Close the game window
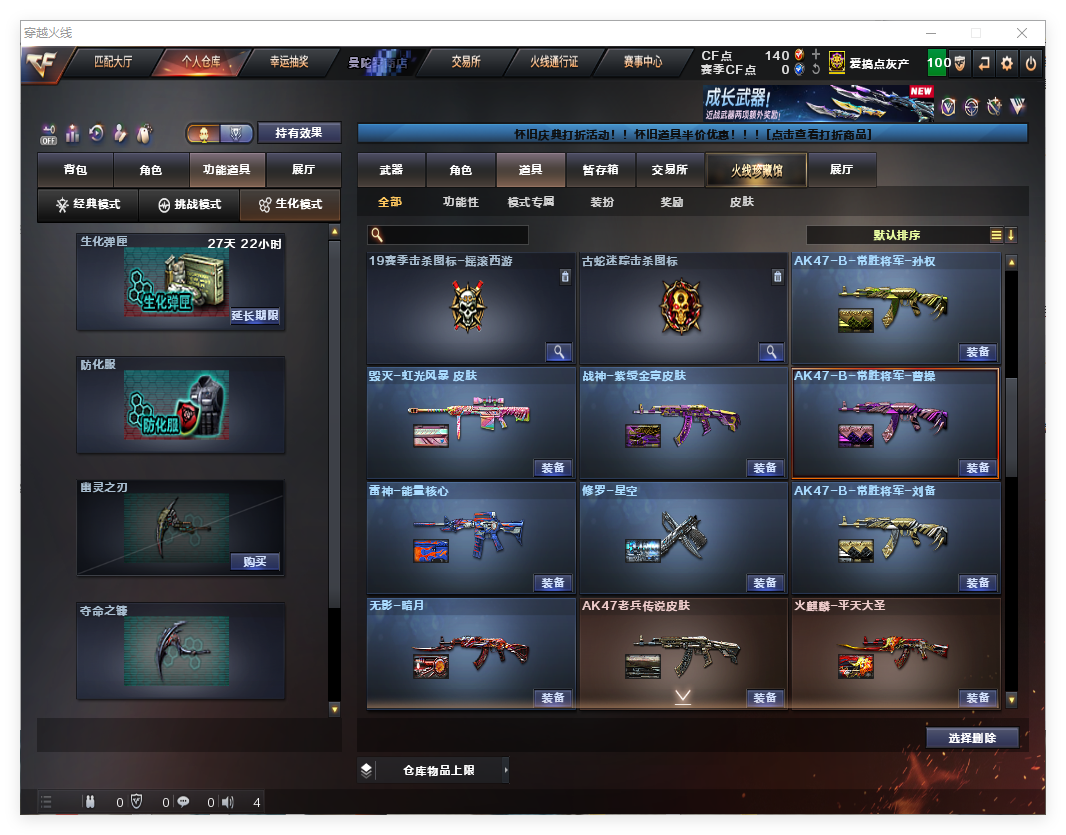1066x835 pixels. (x=1022, y=33)
